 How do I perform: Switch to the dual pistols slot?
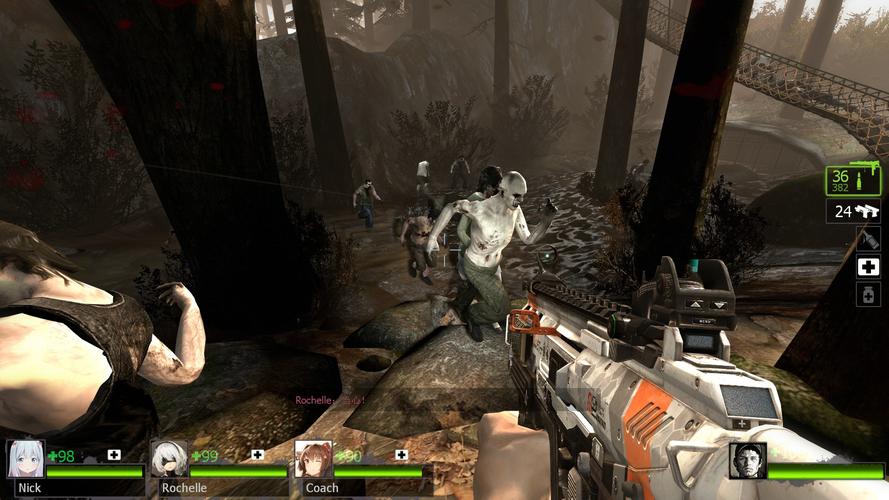pos(853,211)
